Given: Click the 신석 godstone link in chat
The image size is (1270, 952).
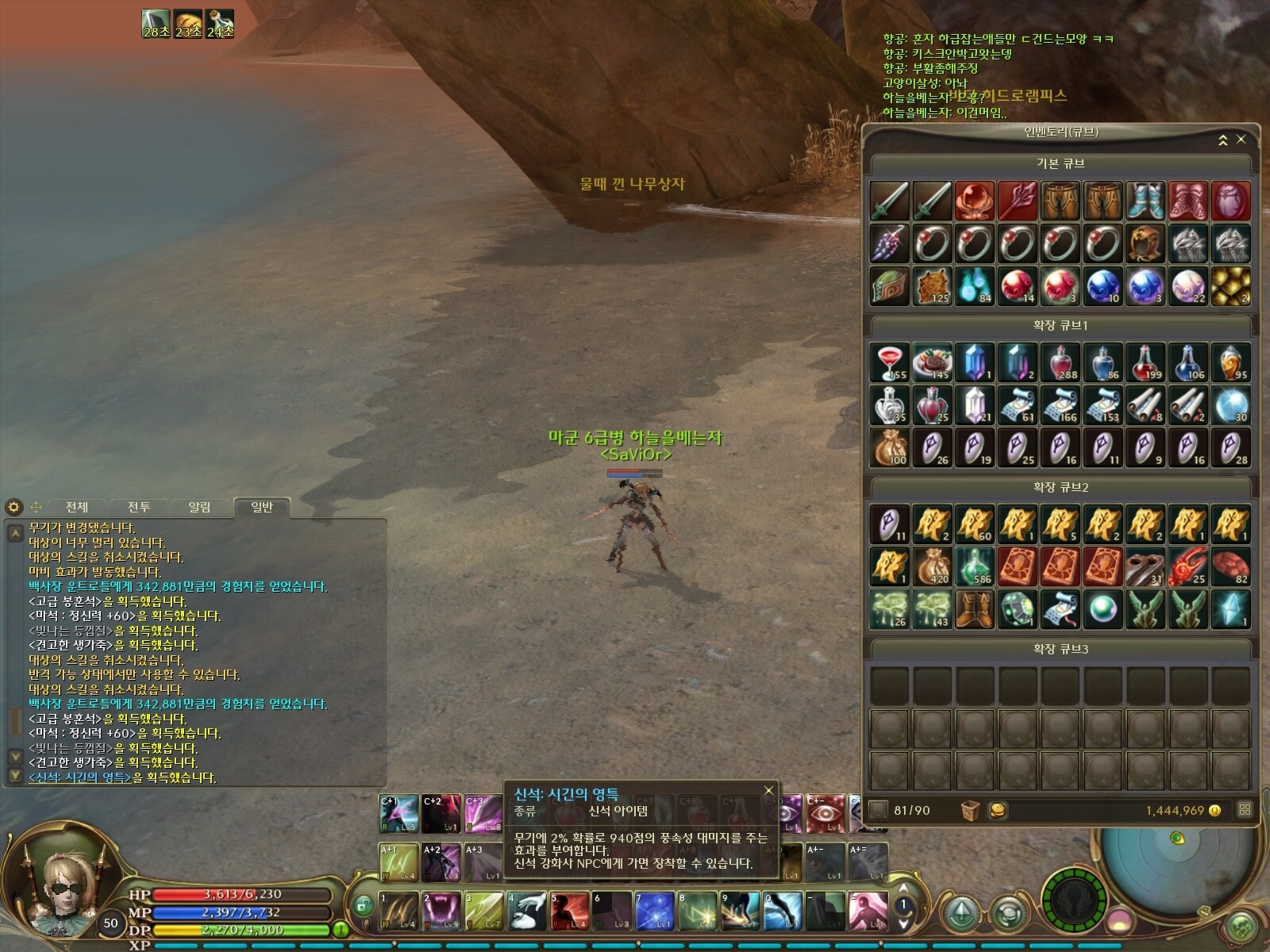Looking at the screenshot, I should pos(79,777).
